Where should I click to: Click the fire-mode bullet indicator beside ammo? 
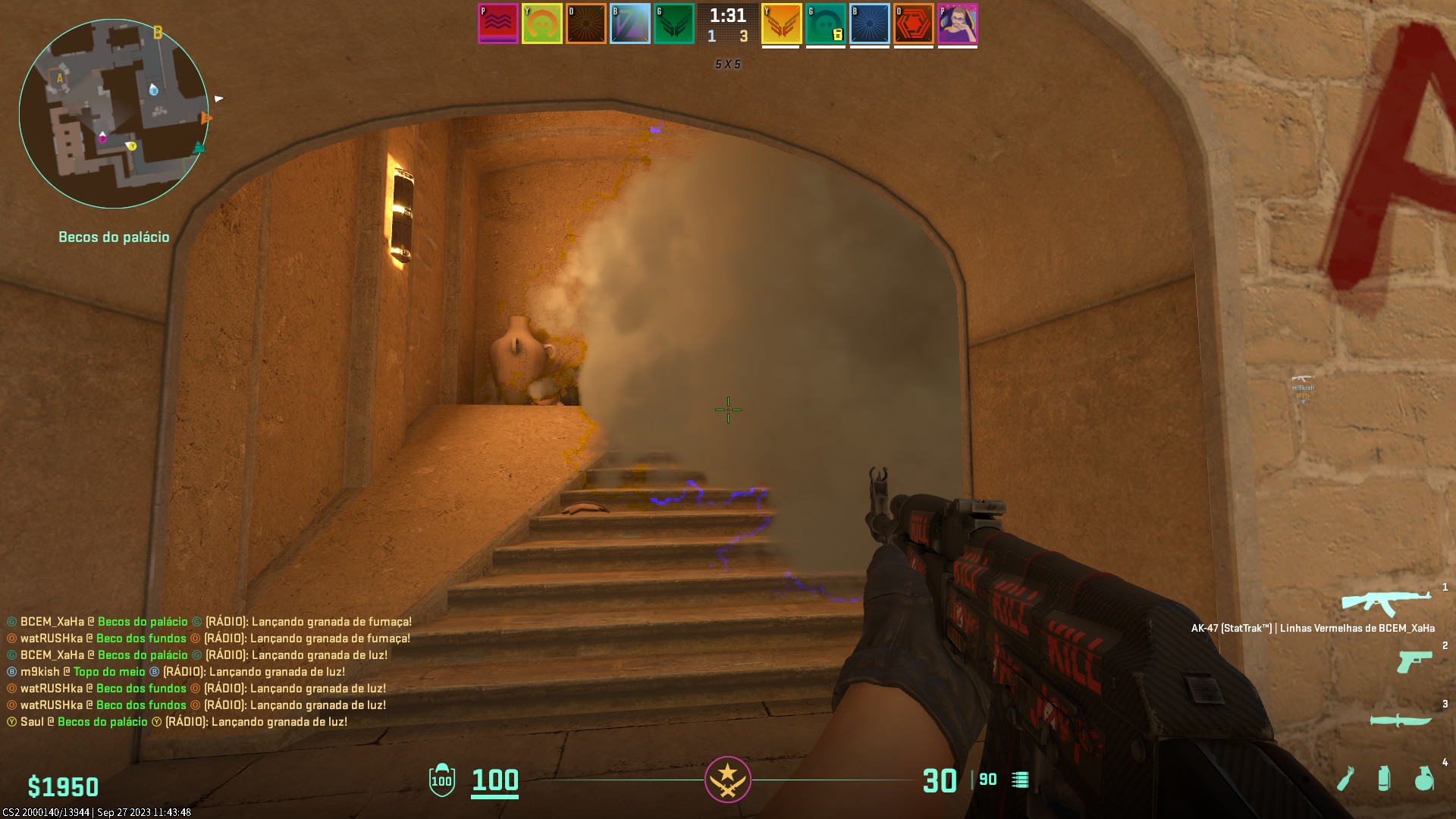point(1020,779)
